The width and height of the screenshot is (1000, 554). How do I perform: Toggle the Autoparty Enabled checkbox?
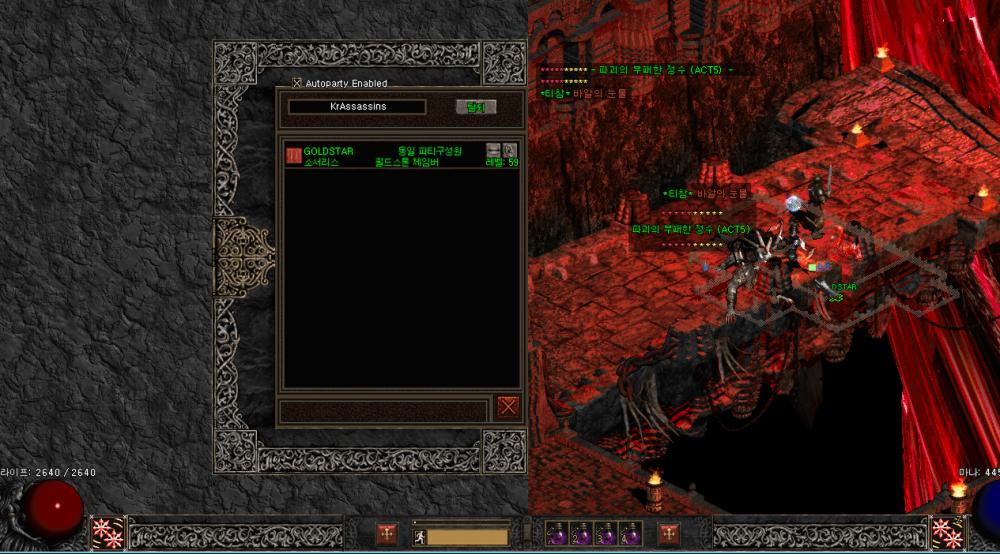click(297, 83)
